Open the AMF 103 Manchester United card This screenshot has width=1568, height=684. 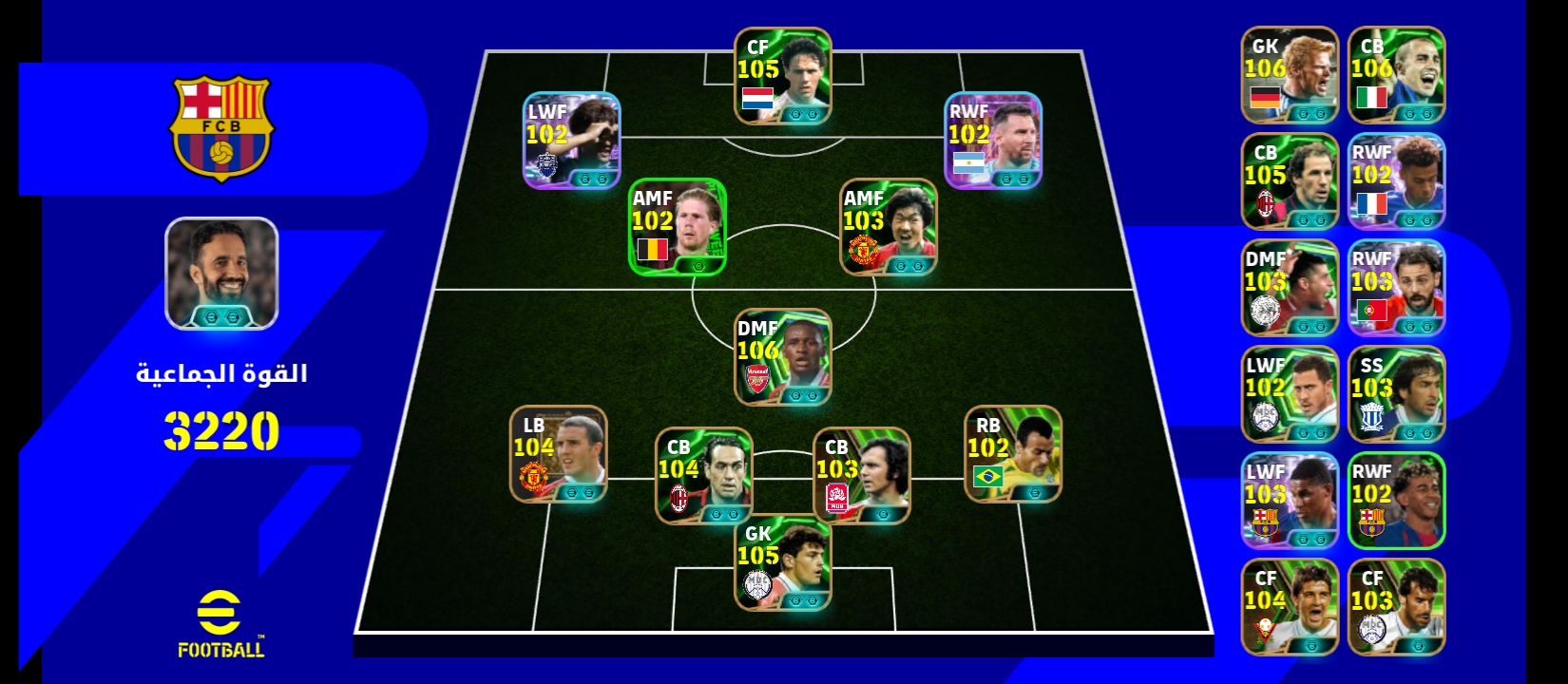[x=889, y=227]
